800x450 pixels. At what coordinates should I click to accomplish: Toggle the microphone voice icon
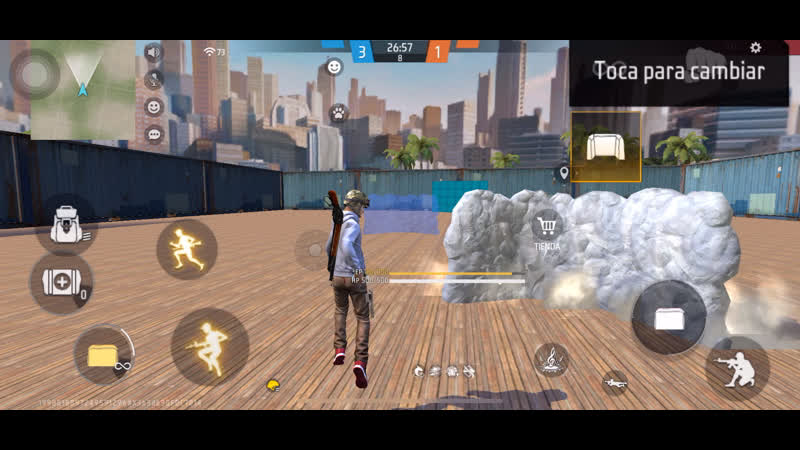pos(153,79)
